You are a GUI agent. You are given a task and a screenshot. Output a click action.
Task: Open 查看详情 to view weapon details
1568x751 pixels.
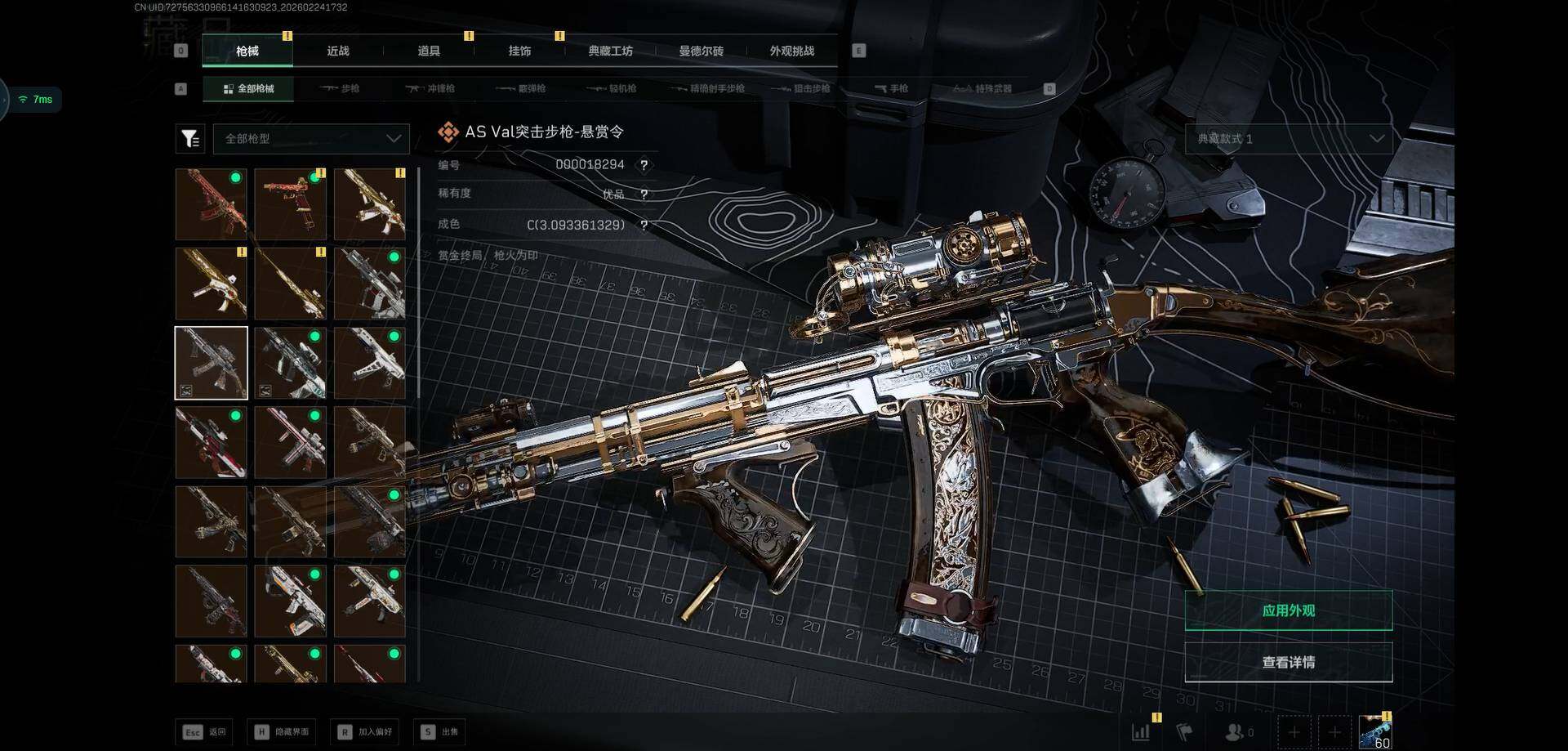[1288, 662]
